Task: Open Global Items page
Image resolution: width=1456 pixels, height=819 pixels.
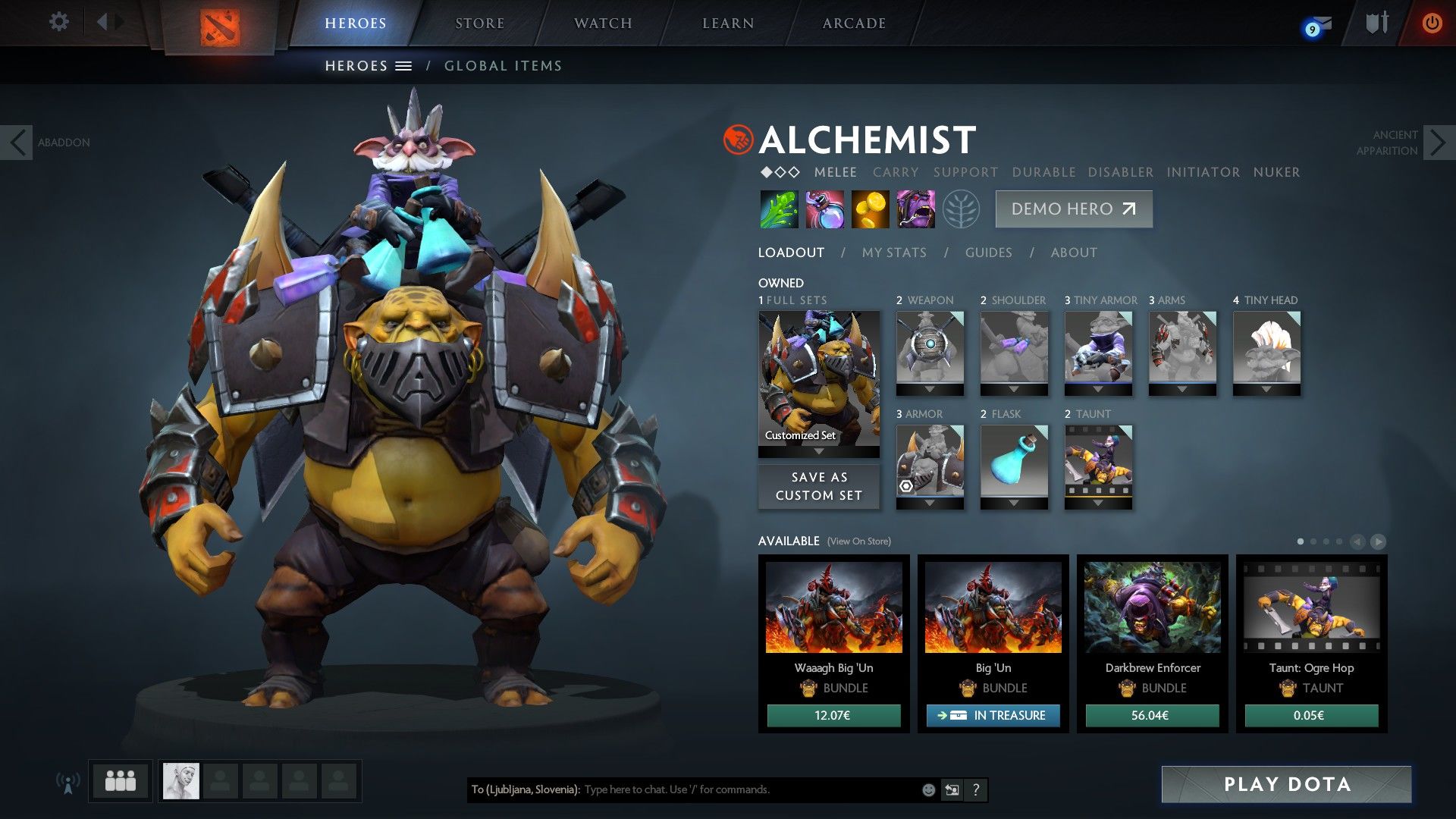Action: coord(503,66)
